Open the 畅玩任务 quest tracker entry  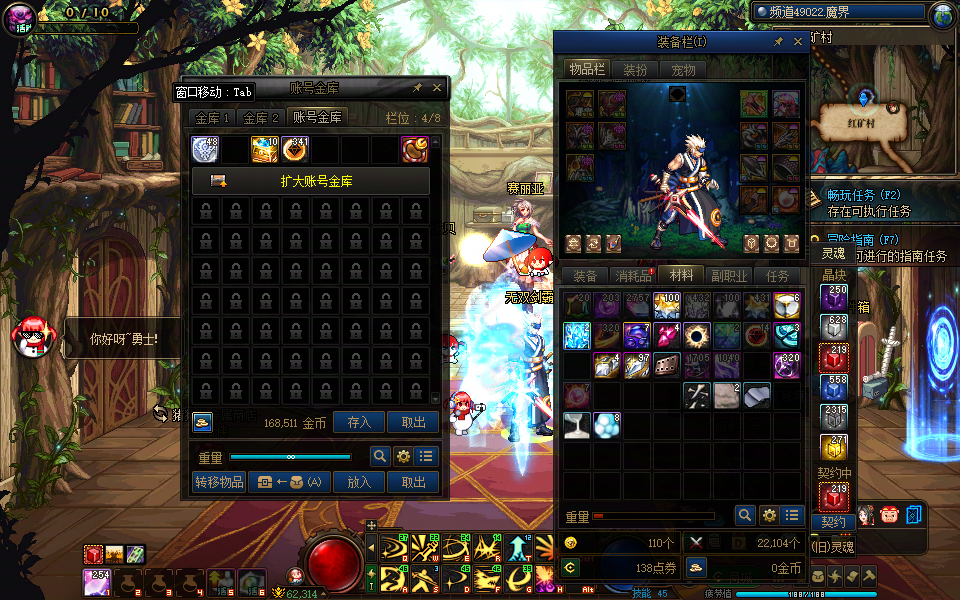(x=850, y=195)
